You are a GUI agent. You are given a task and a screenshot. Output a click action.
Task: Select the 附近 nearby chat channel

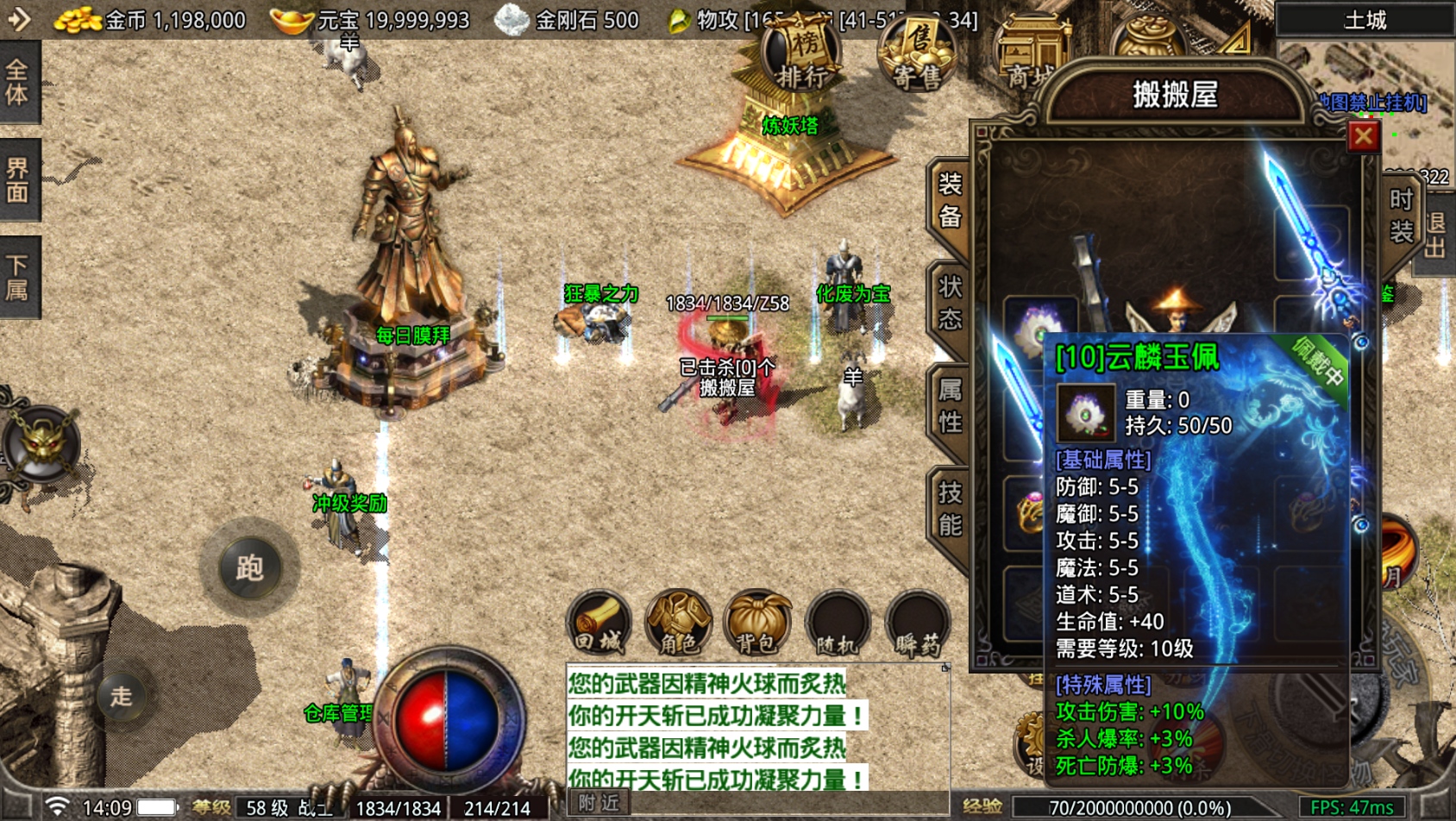coord(599,803)
